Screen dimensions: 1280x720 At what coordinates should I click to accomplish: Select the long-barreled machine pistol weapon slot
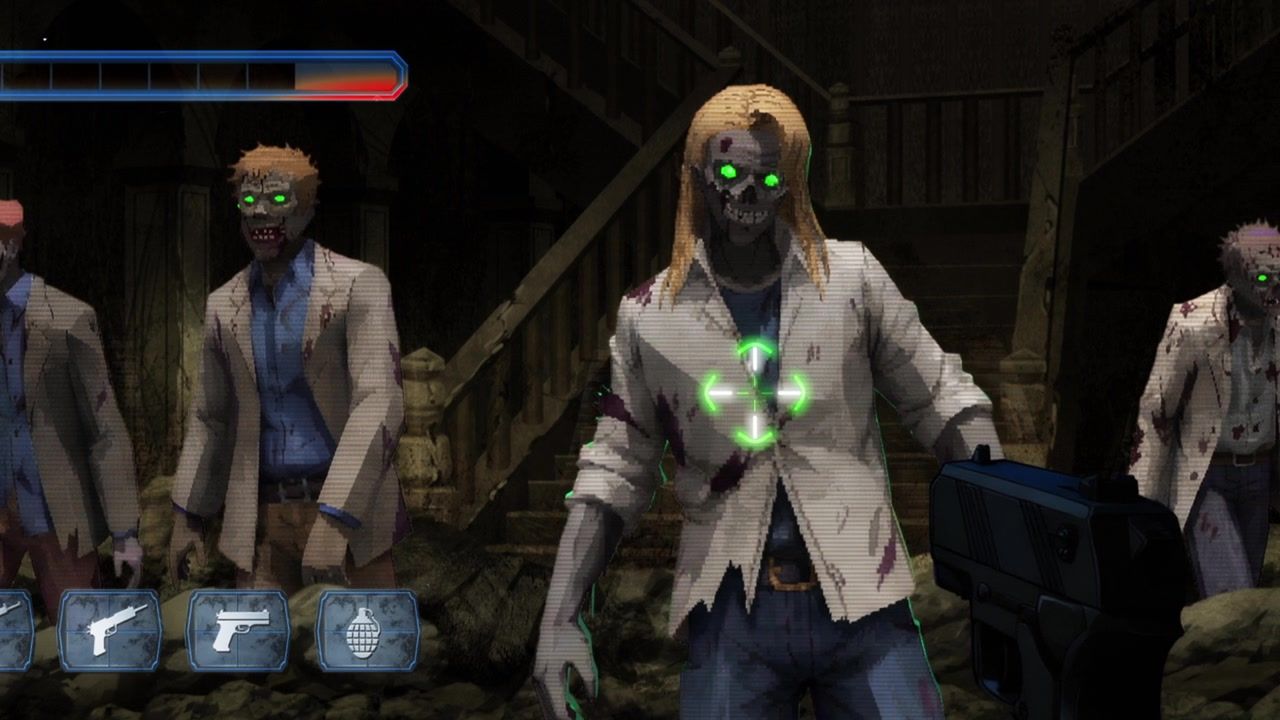[110, 630]
